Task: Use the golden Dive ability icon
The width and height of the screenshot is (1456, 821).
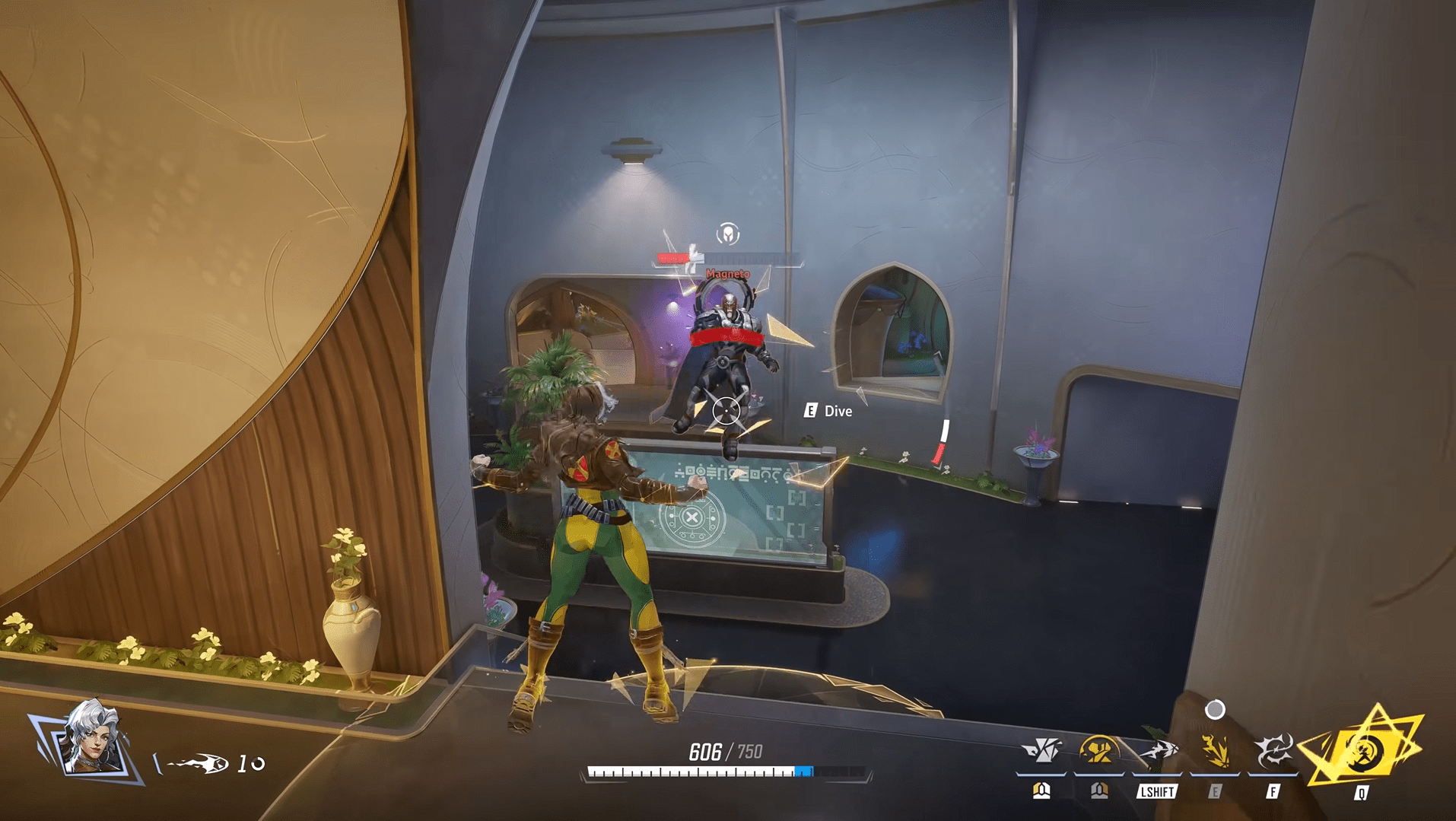Action: (1215, 751)
